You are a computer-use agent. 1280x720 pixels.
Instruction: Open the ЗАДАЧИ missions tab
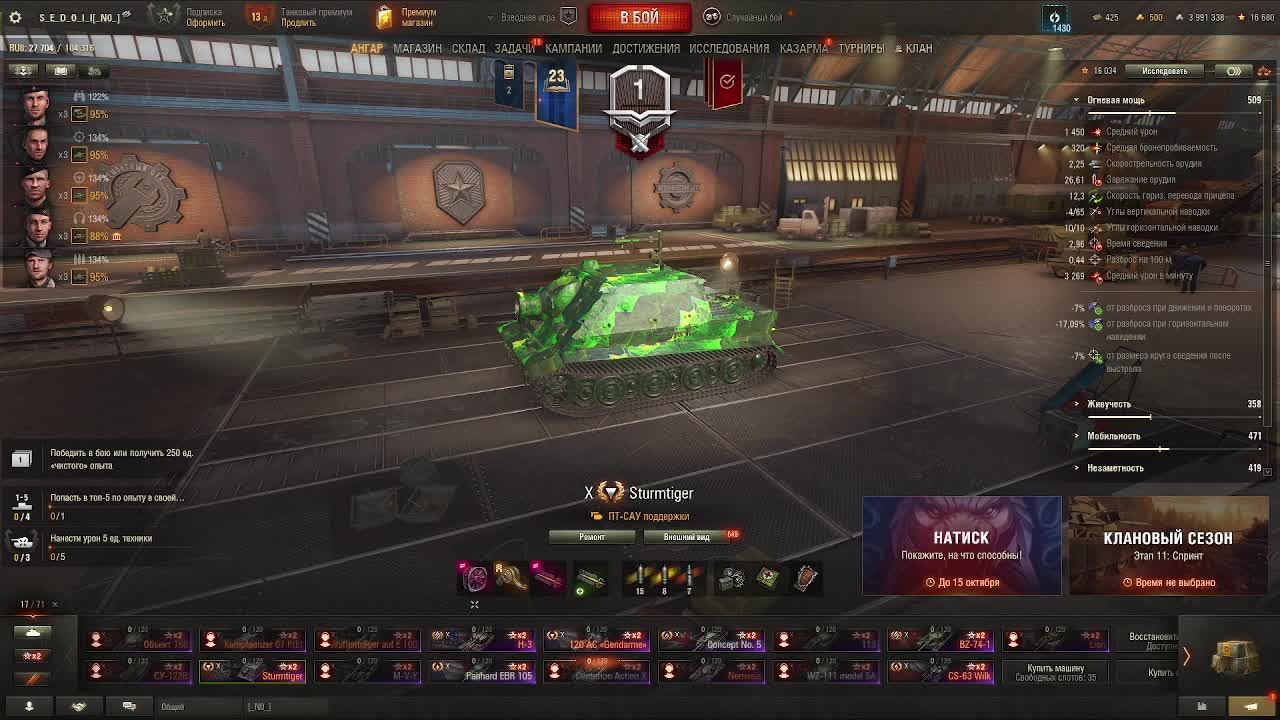(x=514, y=48)
